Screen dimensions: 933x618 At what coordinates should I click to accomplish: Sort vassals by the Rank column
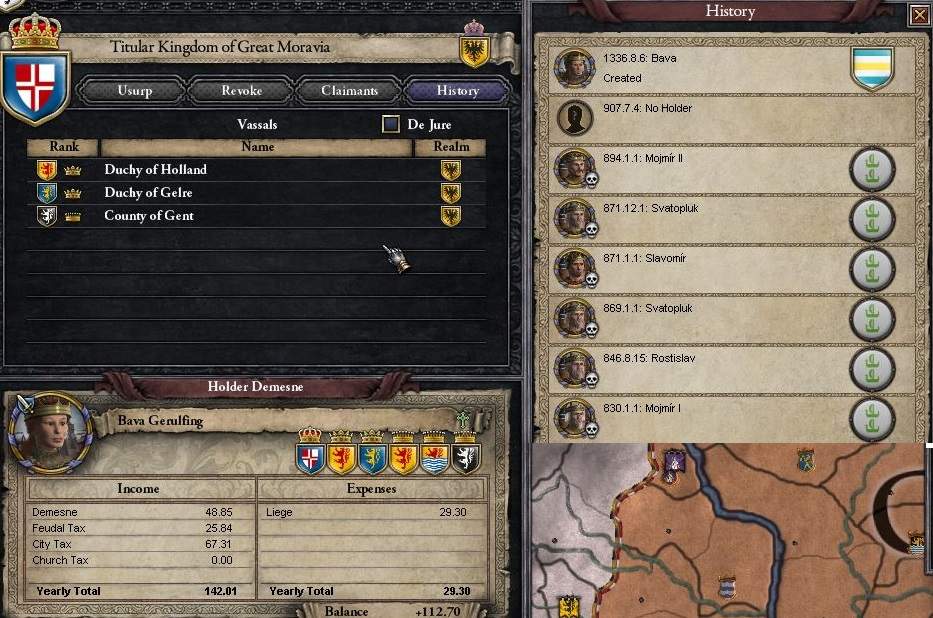[64, 147]
